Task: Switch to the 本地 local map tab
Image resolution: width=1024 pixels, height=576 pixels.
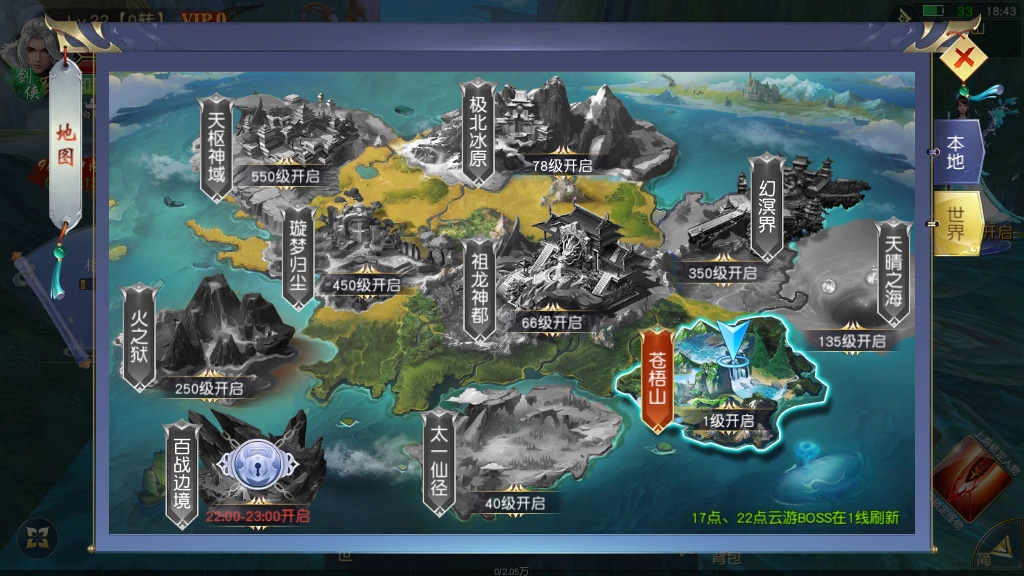Action: 956,151
